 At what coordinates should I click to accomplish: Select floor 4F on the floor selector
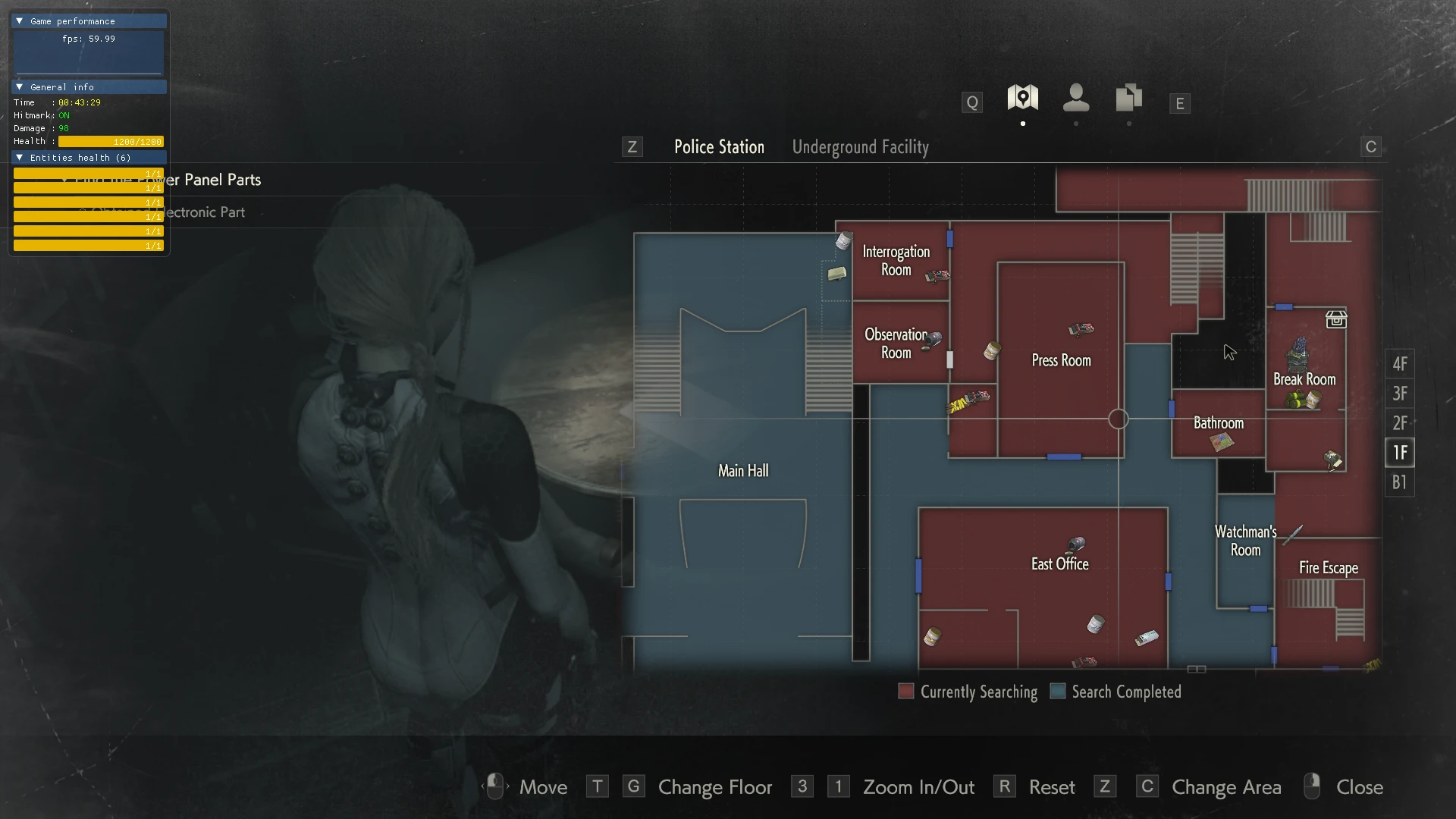(x=1399, y=364)
